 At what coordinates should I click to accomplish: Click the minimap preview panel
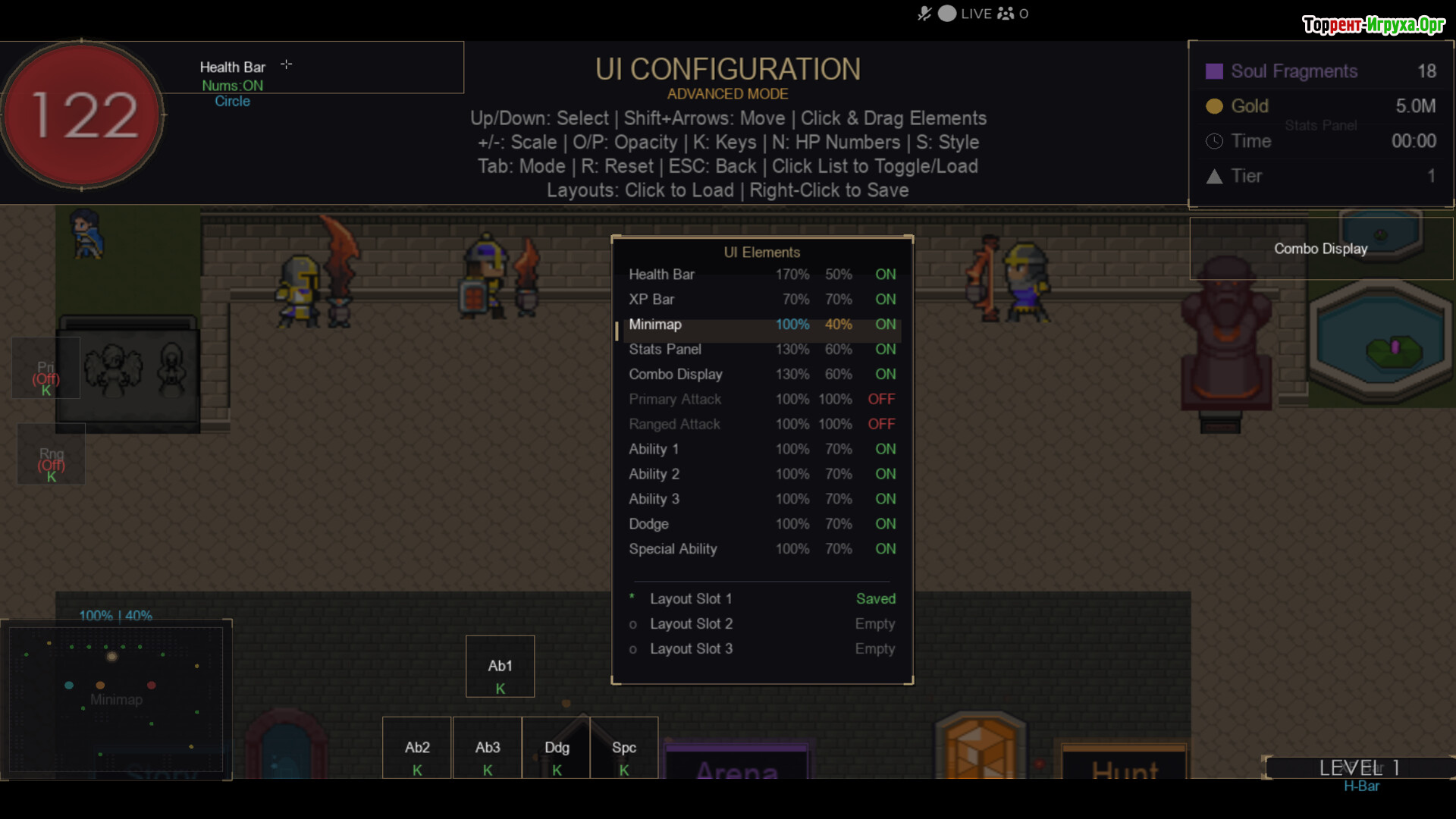116,699
